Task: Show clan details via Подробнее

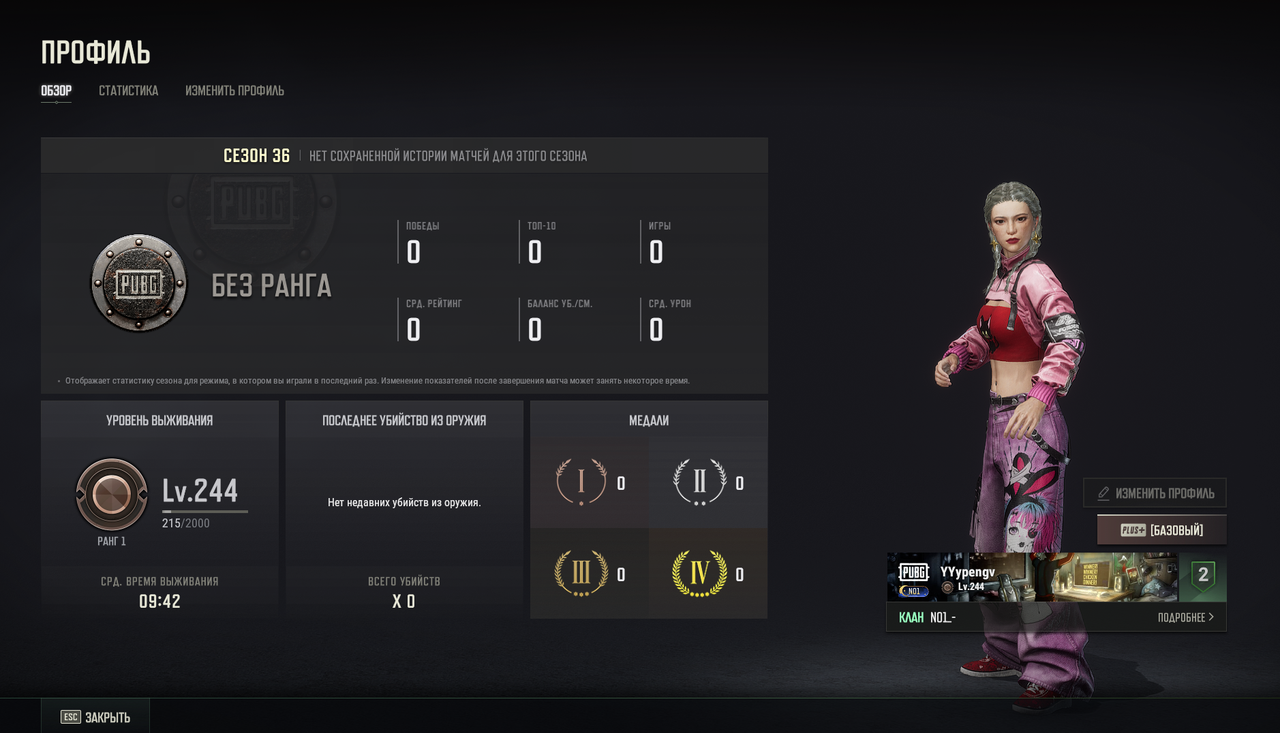Action: 1185,617
